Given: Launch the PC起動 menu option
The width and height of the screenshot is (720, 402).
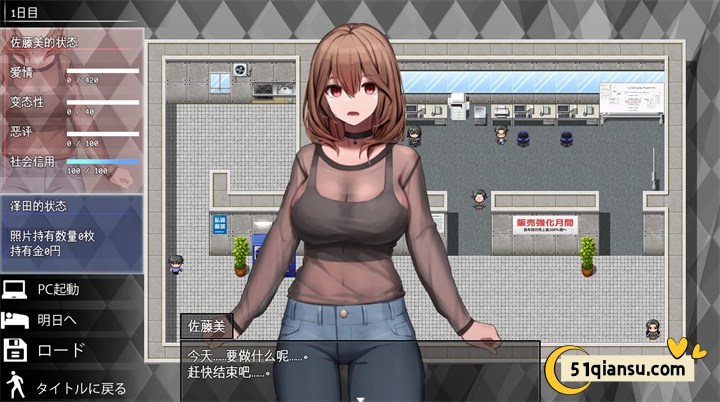Looking at the screenshot, I should click(59, 290).
